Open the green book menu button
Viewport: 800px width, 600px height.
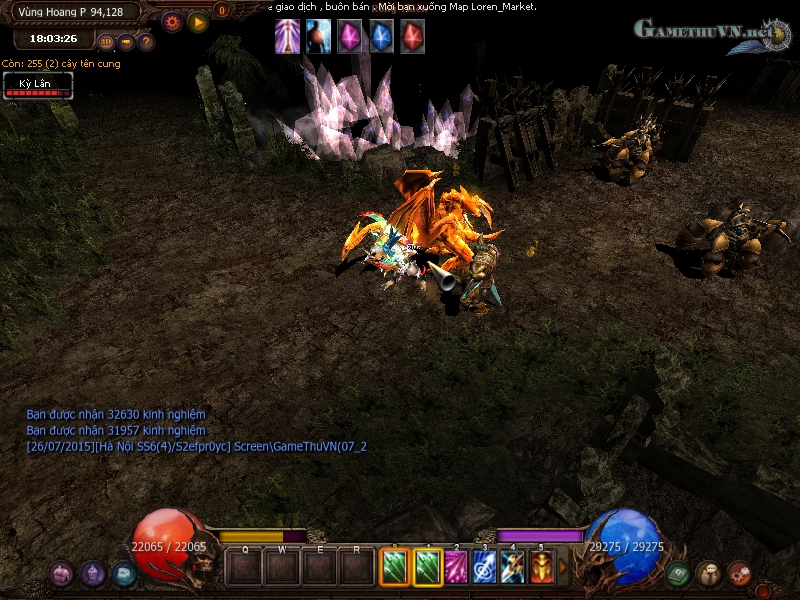[678, 573]
